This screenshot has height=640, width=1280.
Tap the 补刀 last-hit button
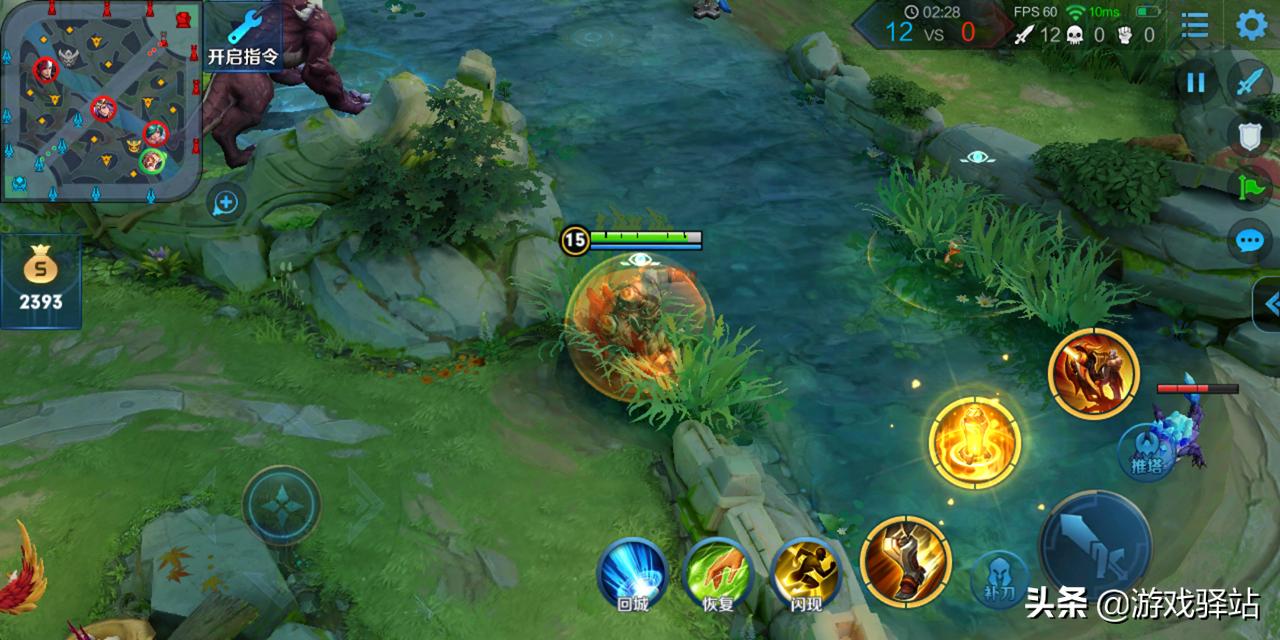[999, 579]
